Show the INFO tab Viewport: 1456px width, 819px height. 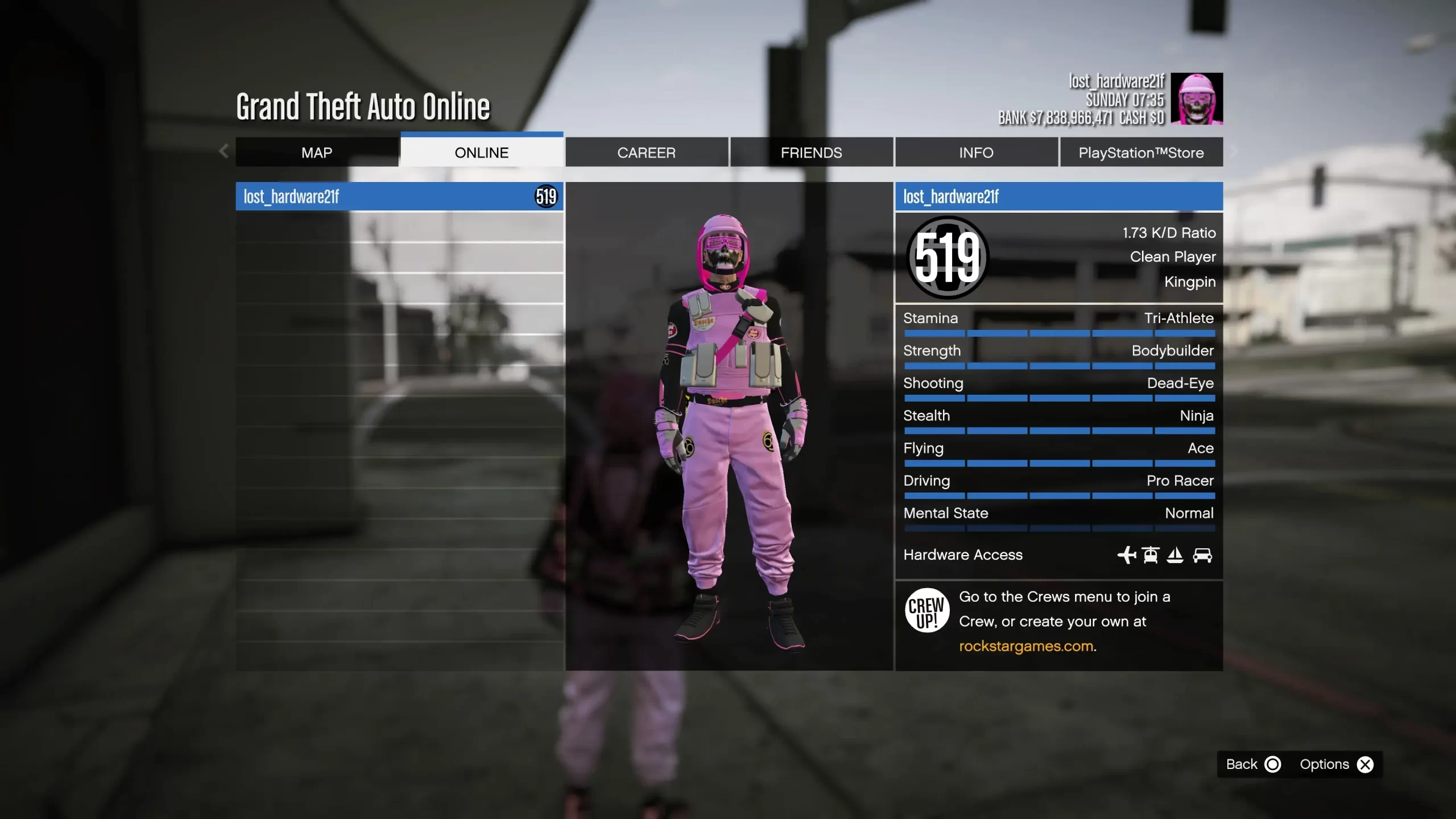pos(976,152)
